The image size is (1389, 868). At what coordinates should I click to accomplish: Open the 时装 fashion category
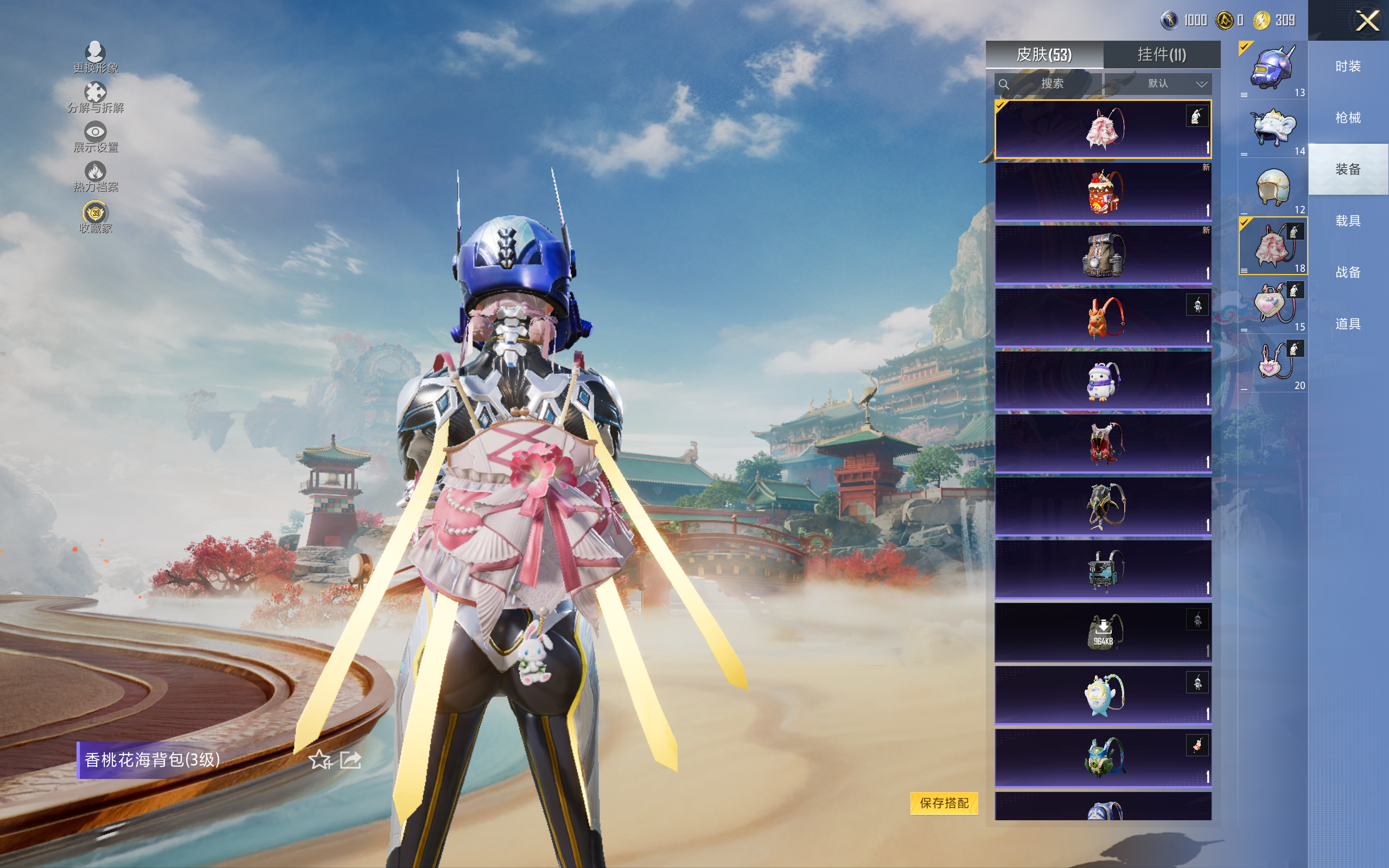point(1348,67)
